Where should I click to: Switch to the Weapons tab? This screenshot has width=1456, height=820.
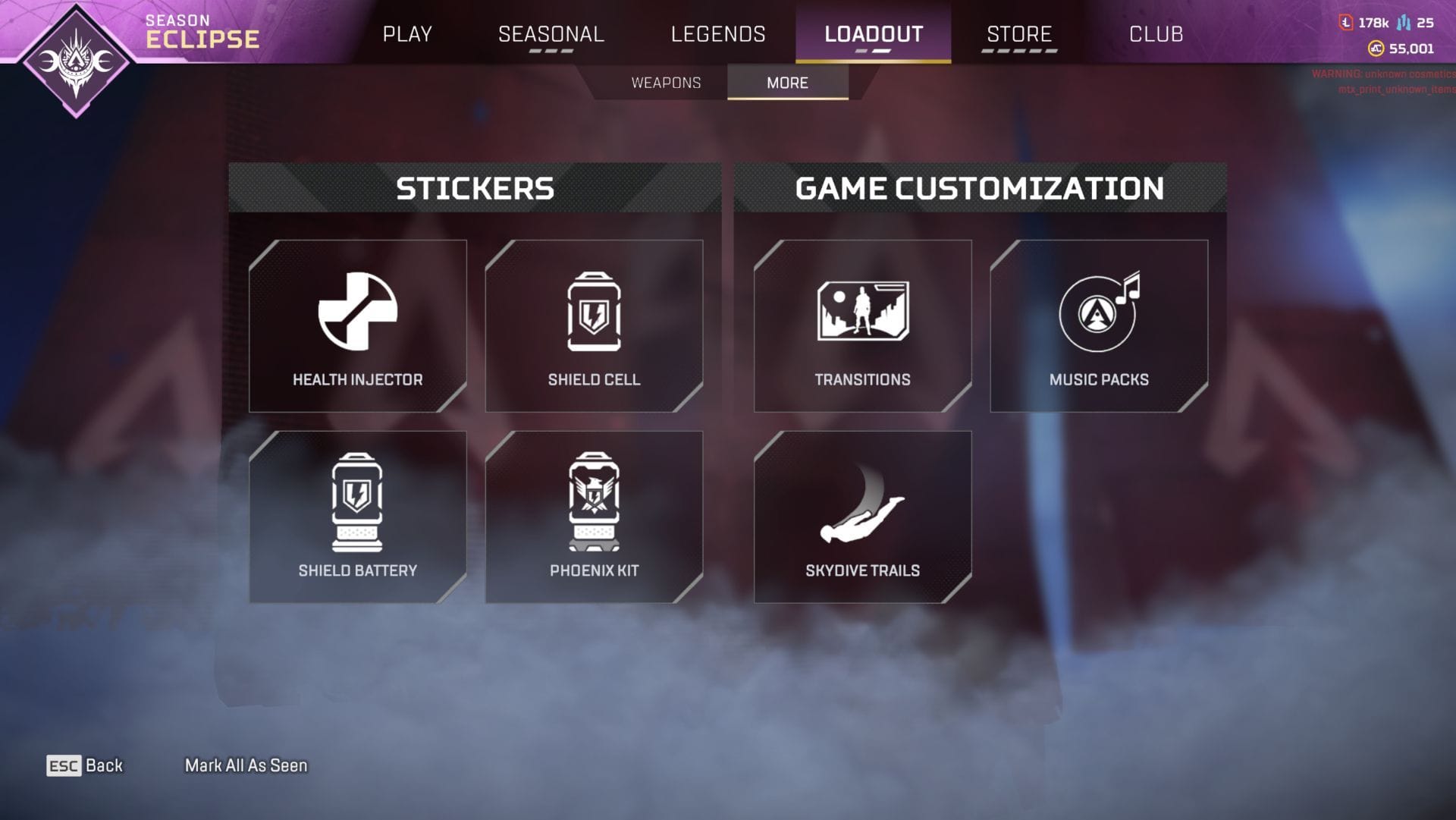click(x=665, y=83)
